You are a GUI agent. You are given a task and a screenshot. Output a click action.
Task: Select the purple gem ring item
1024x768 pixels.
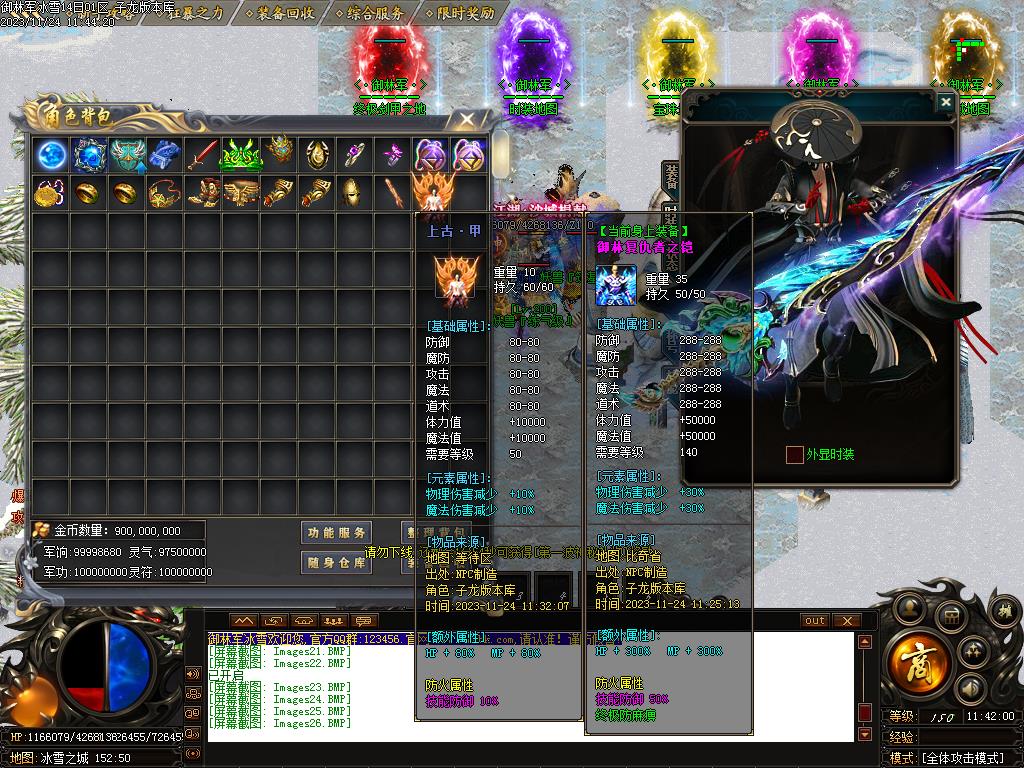pos(355,155)
